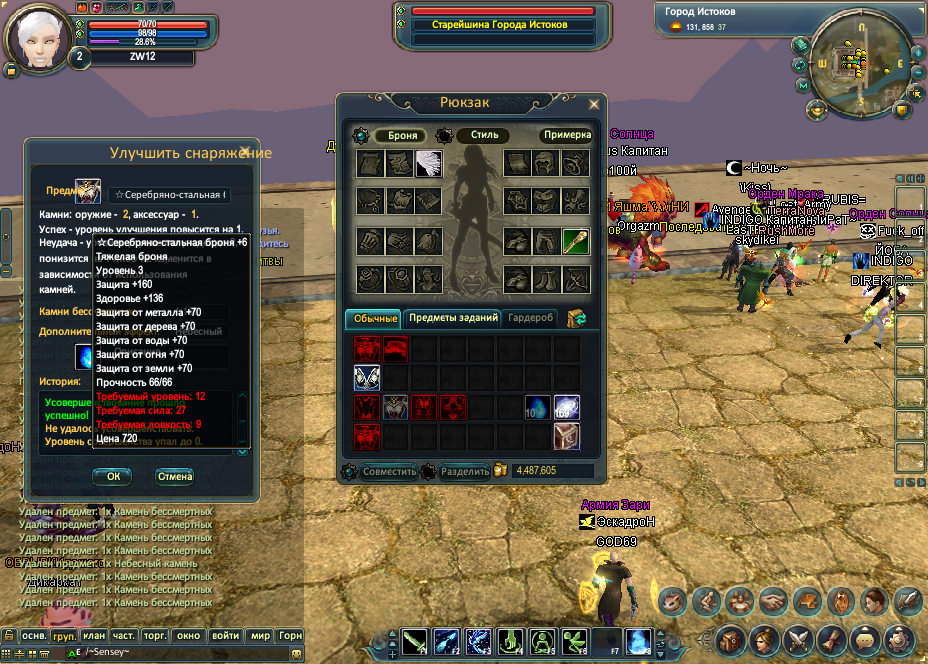
Task: Pick the treasure chest item in the bag
Action: coord(567,435)
